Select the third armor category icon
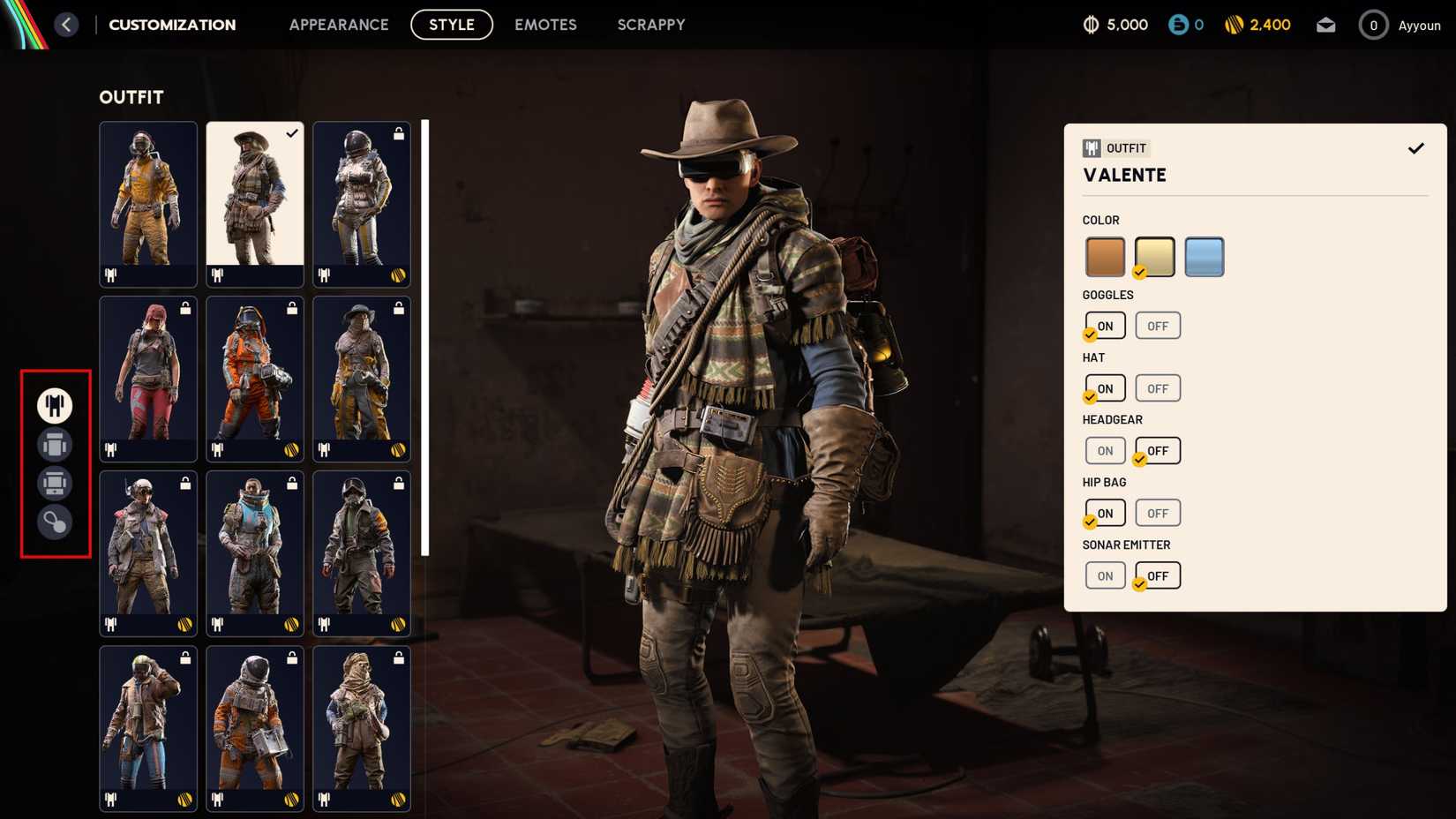This screenshot has width=1456, height=819. pyautogui.click(x=55, y=485)
